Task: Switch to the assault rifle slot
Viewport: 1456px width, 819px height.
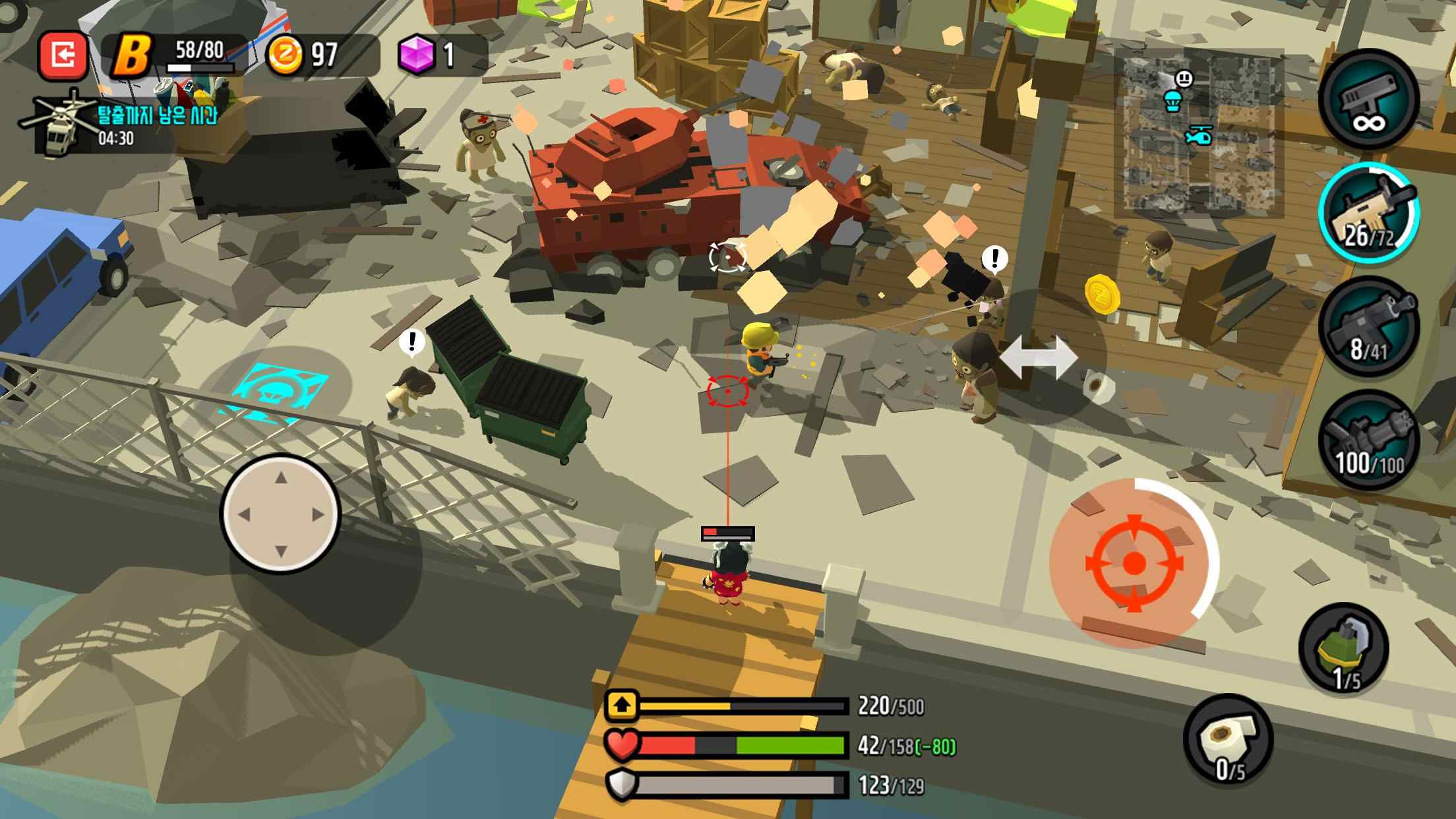Action: [1369, 212]
